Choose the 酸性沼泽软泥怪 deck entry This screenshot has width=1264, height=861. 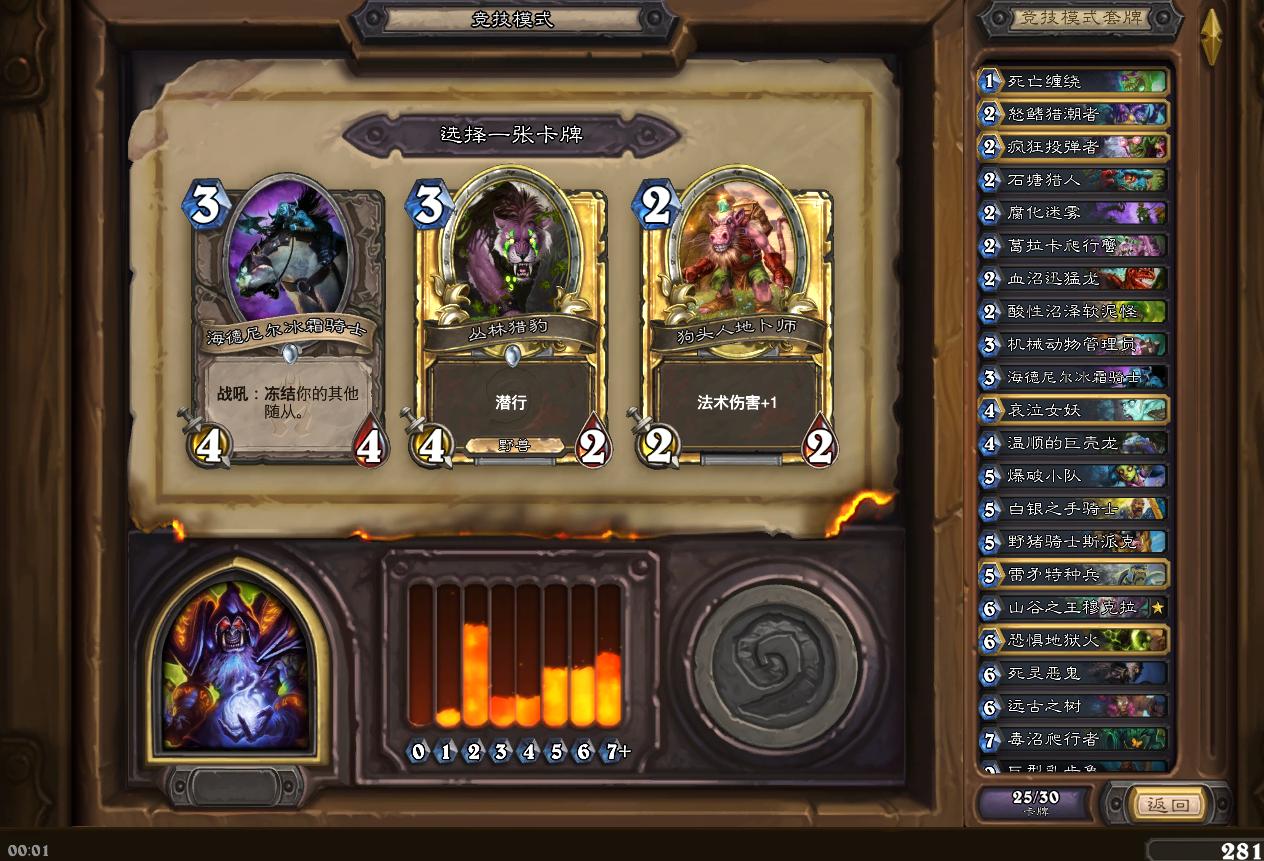(x=1072, y=312)
